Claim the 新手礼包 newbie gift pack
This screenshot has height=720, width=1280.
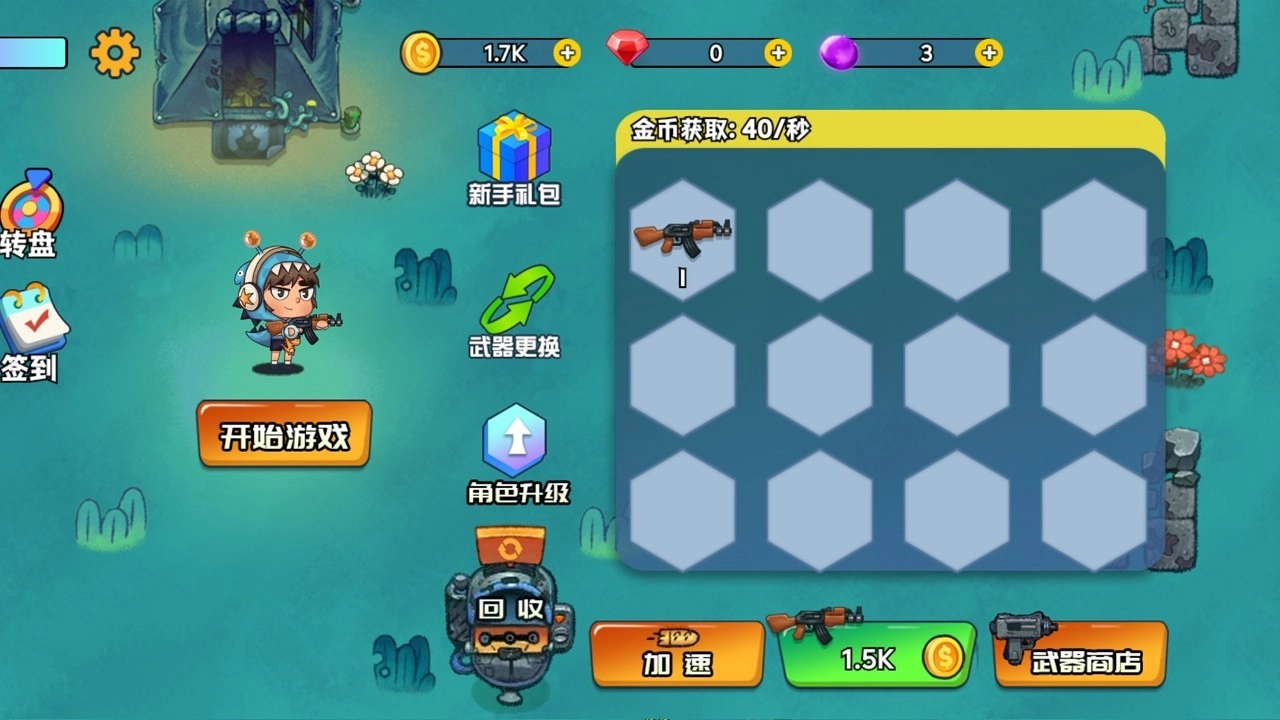click(514, 145)
